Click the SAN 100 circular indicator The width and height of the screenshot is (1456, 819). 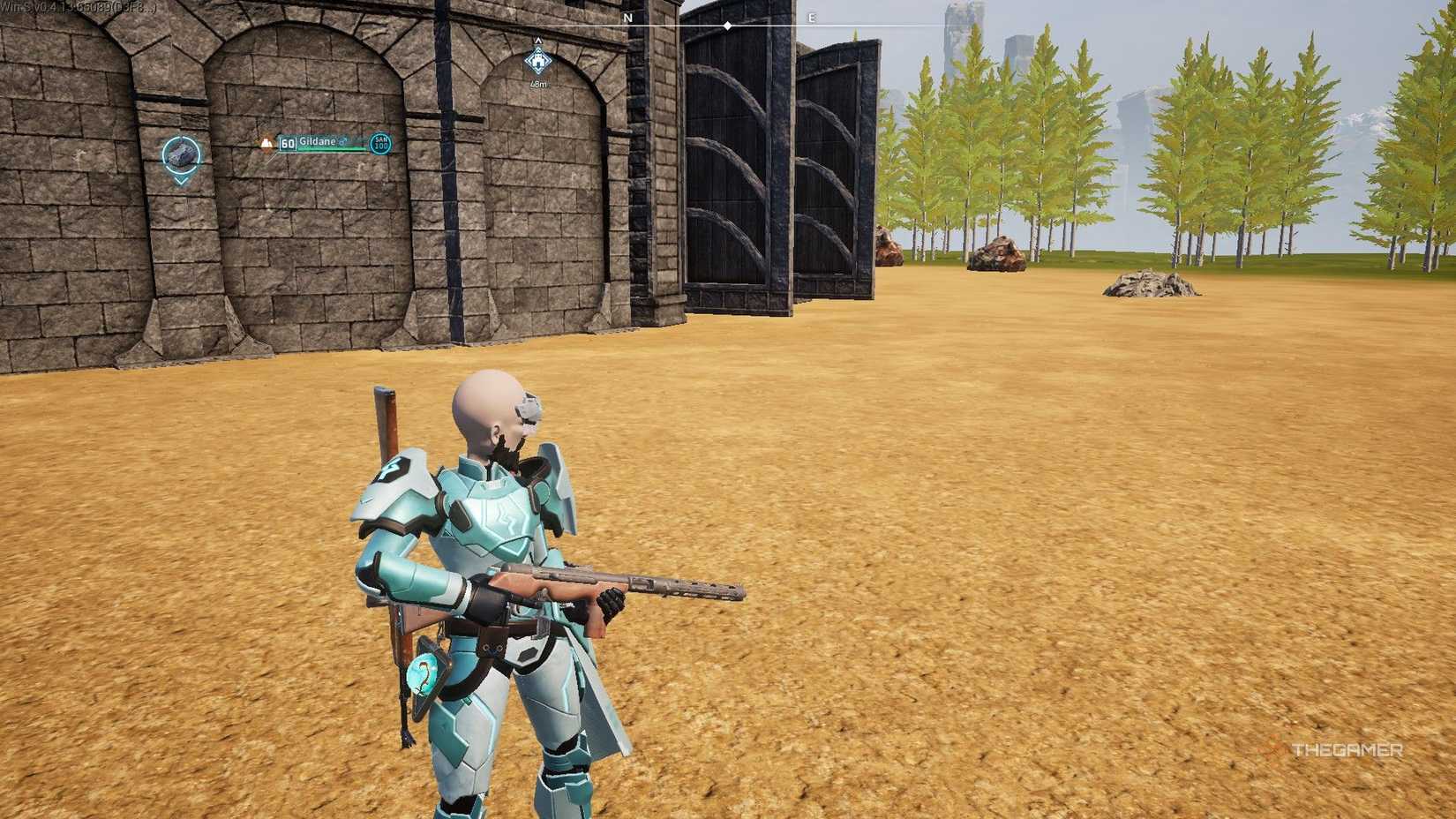[381, 145]
